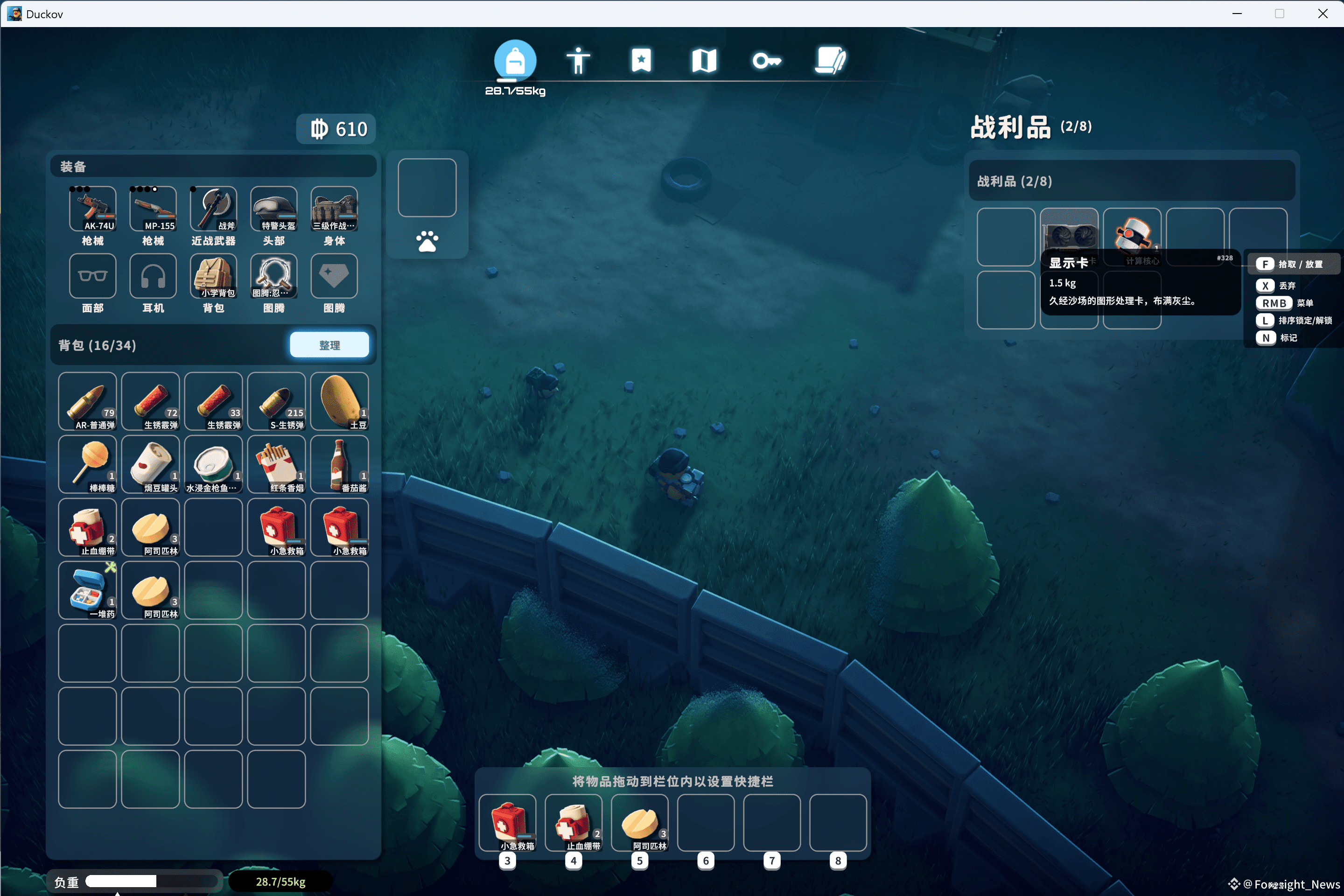Screen dimensions: 1344x896
Task: Choose the 战斧 melee weapon slot
Action: [213, 209]
